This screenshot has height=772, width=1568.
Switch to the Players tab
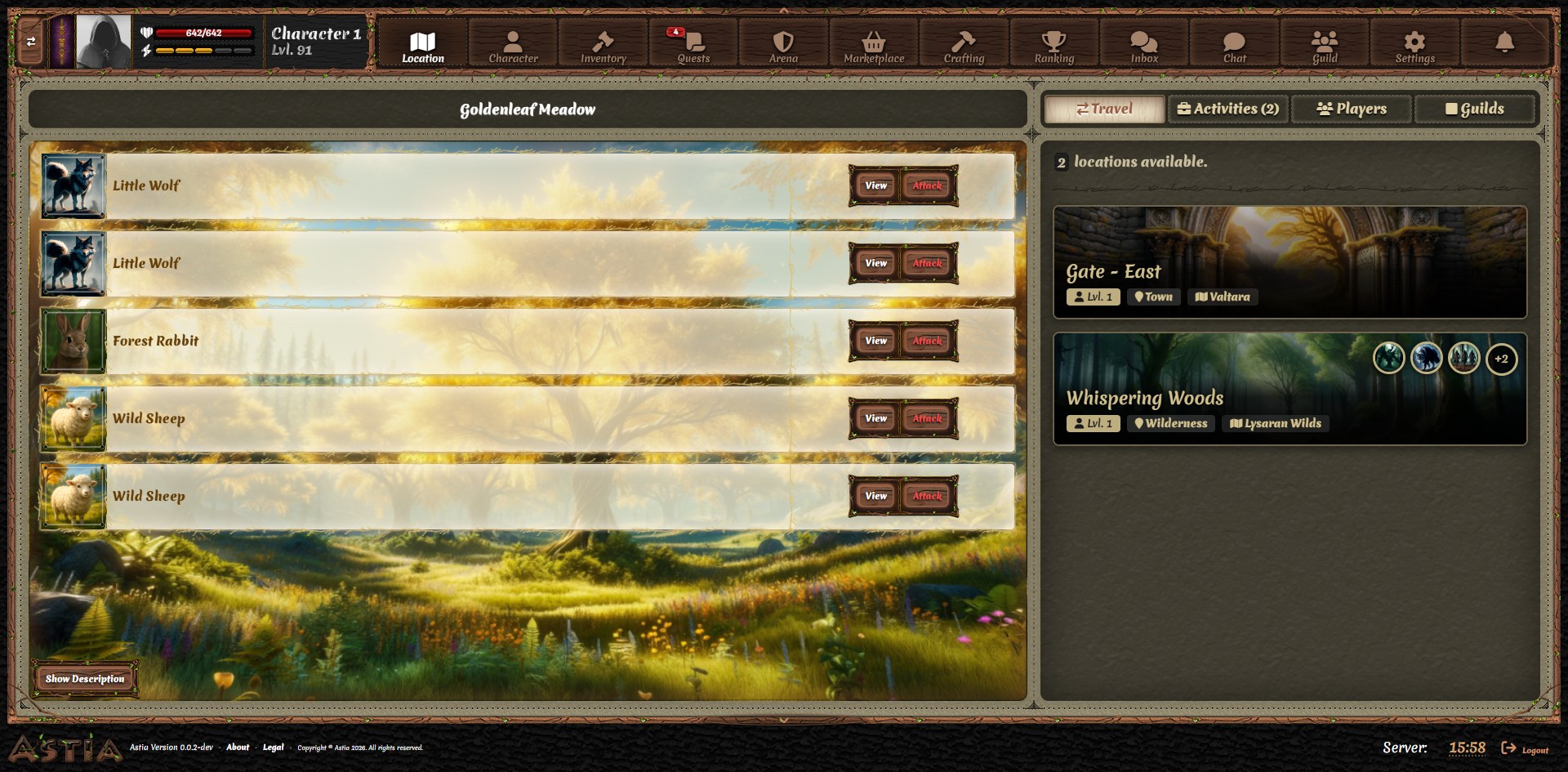(x=1351, y=108)
